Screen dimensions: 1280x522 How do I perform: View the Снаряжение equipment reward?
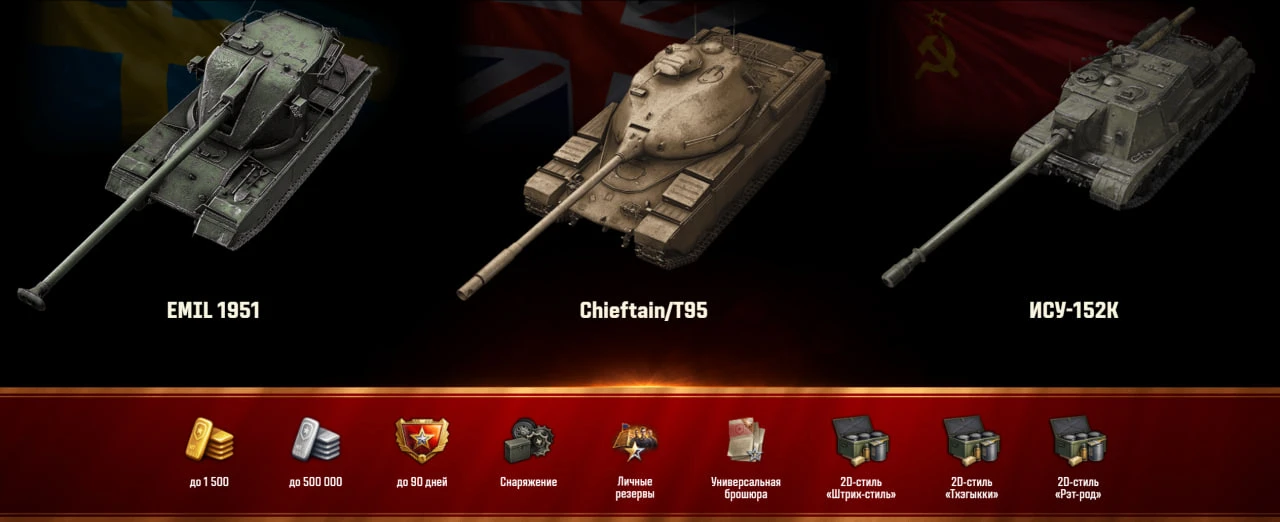point(528,440)
